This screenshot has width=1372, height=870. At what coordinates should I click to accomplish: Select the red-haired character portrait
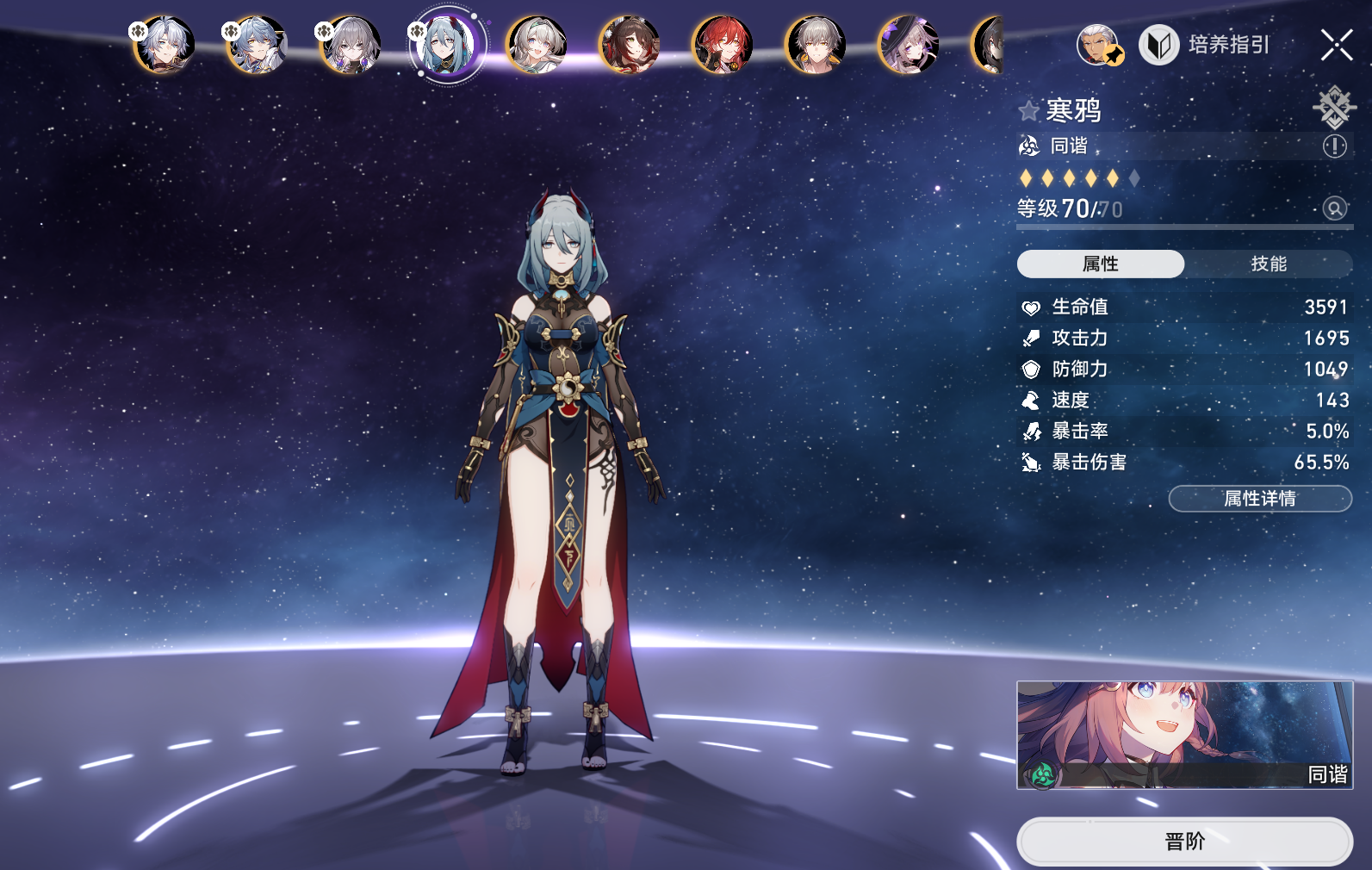(722, 45)
